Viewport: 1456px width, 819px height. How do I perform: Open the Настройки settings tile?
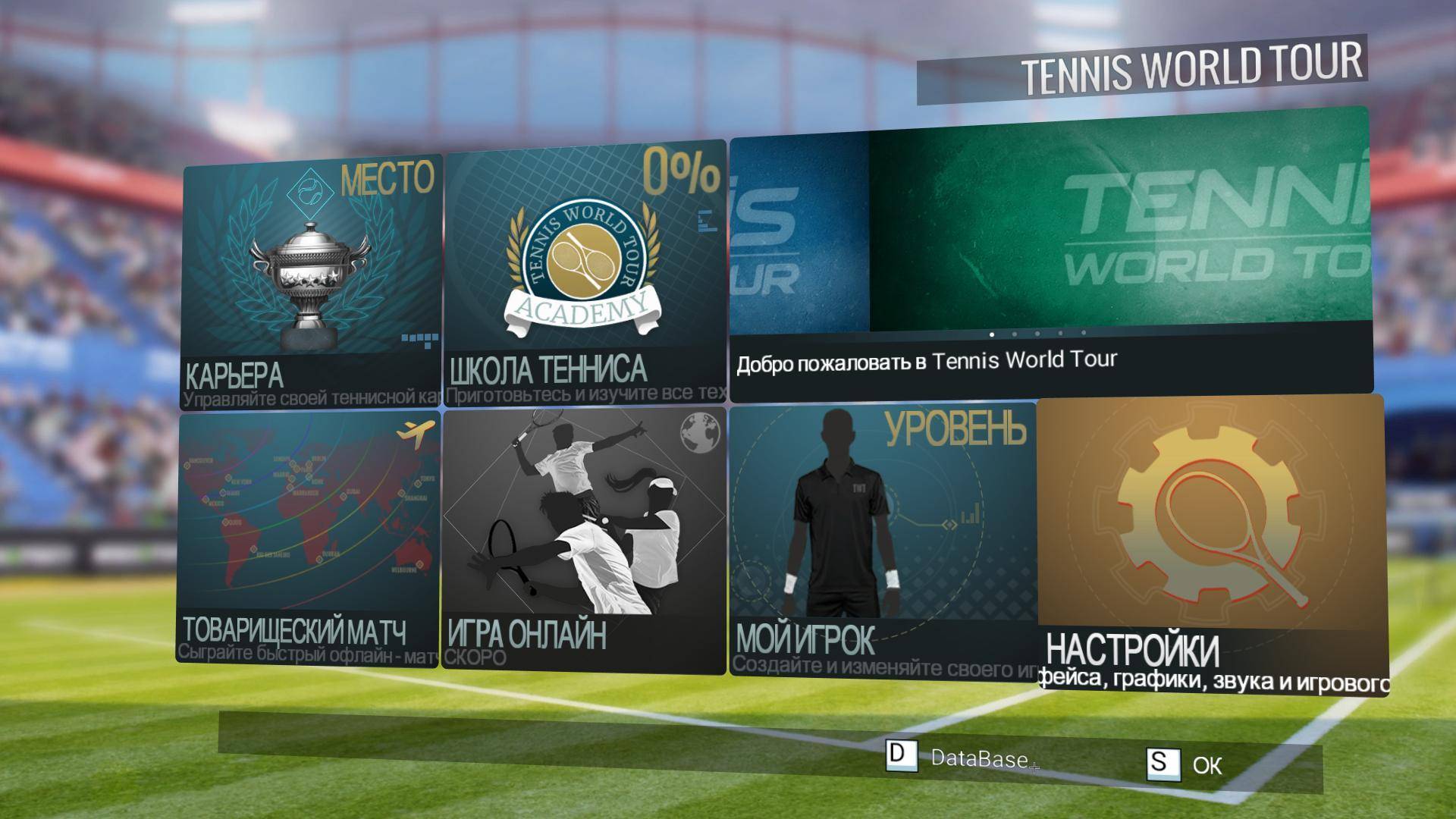(1211, 544)
